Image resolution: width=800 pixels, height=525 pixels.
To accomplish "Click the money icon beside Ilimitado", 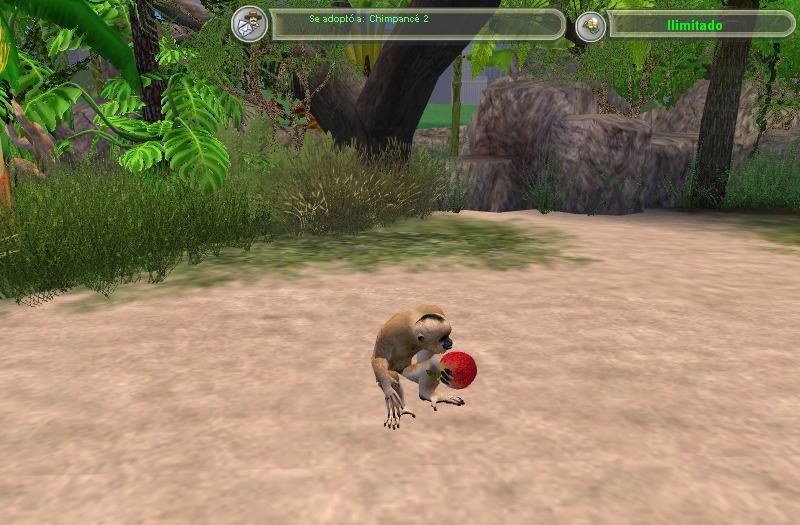I will click(x=590, y=25).
